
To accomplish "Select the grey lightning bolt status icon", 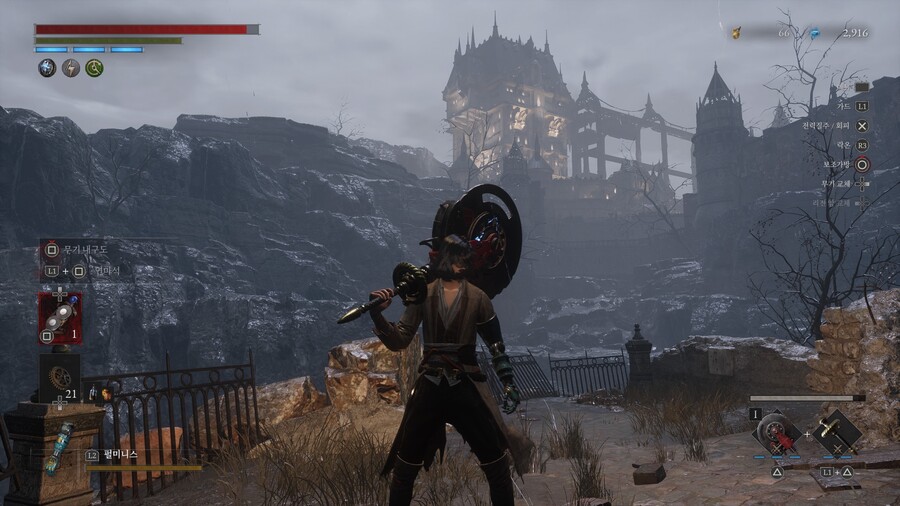I will pos(71,68).
